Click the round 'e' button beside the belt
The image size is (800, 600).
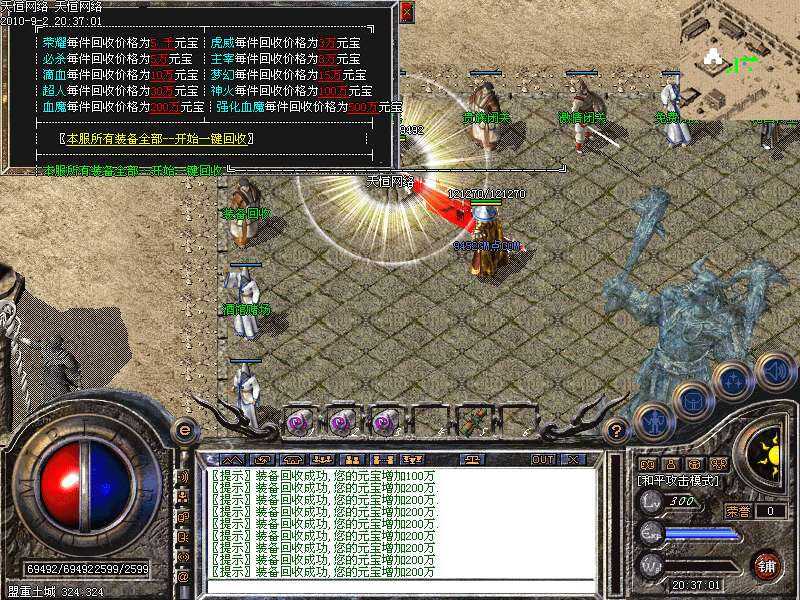coord(184,429)
